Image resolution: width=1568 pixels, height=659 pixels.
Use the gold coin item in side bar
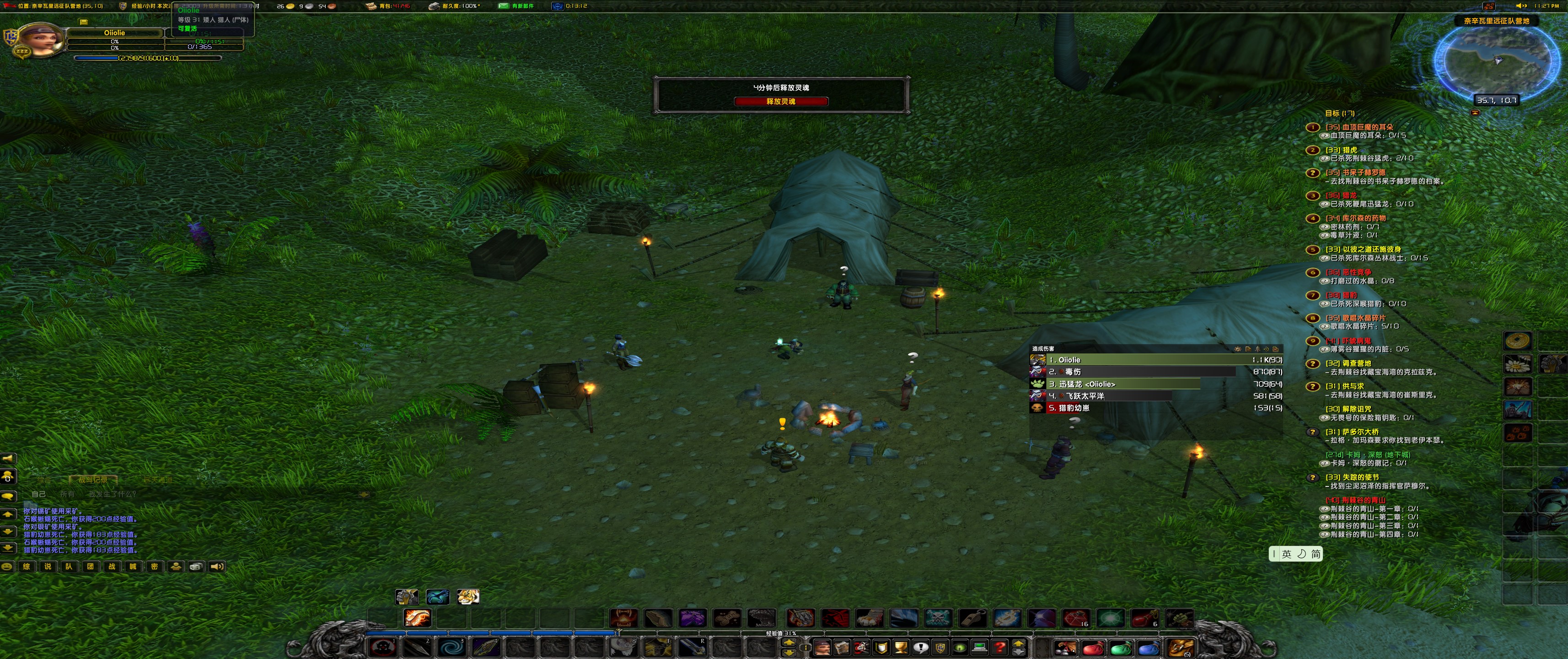(1517, 340)
